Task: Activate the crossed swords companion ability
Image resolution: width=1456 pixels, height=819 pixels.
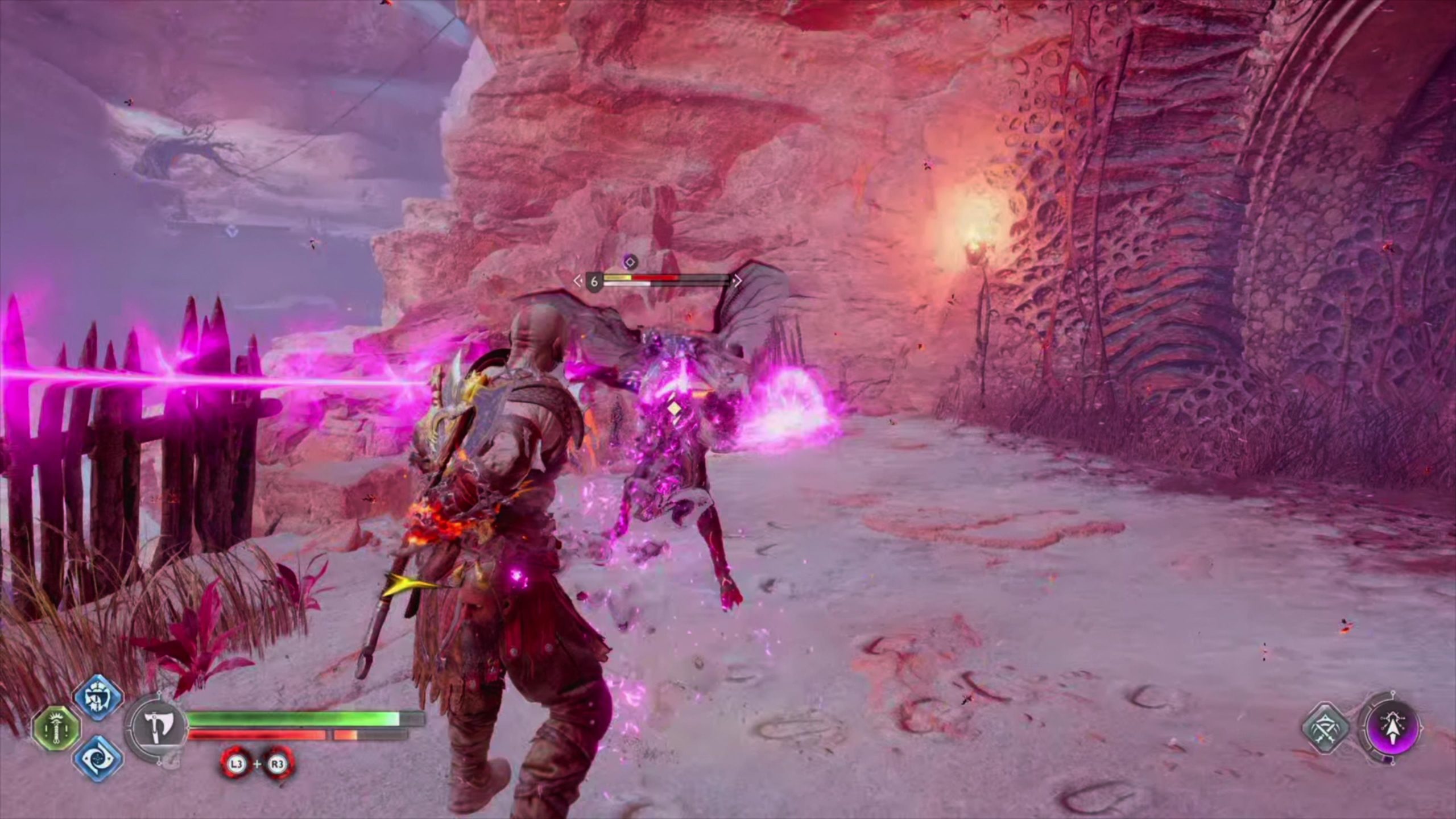Action: pos(1326,729)
